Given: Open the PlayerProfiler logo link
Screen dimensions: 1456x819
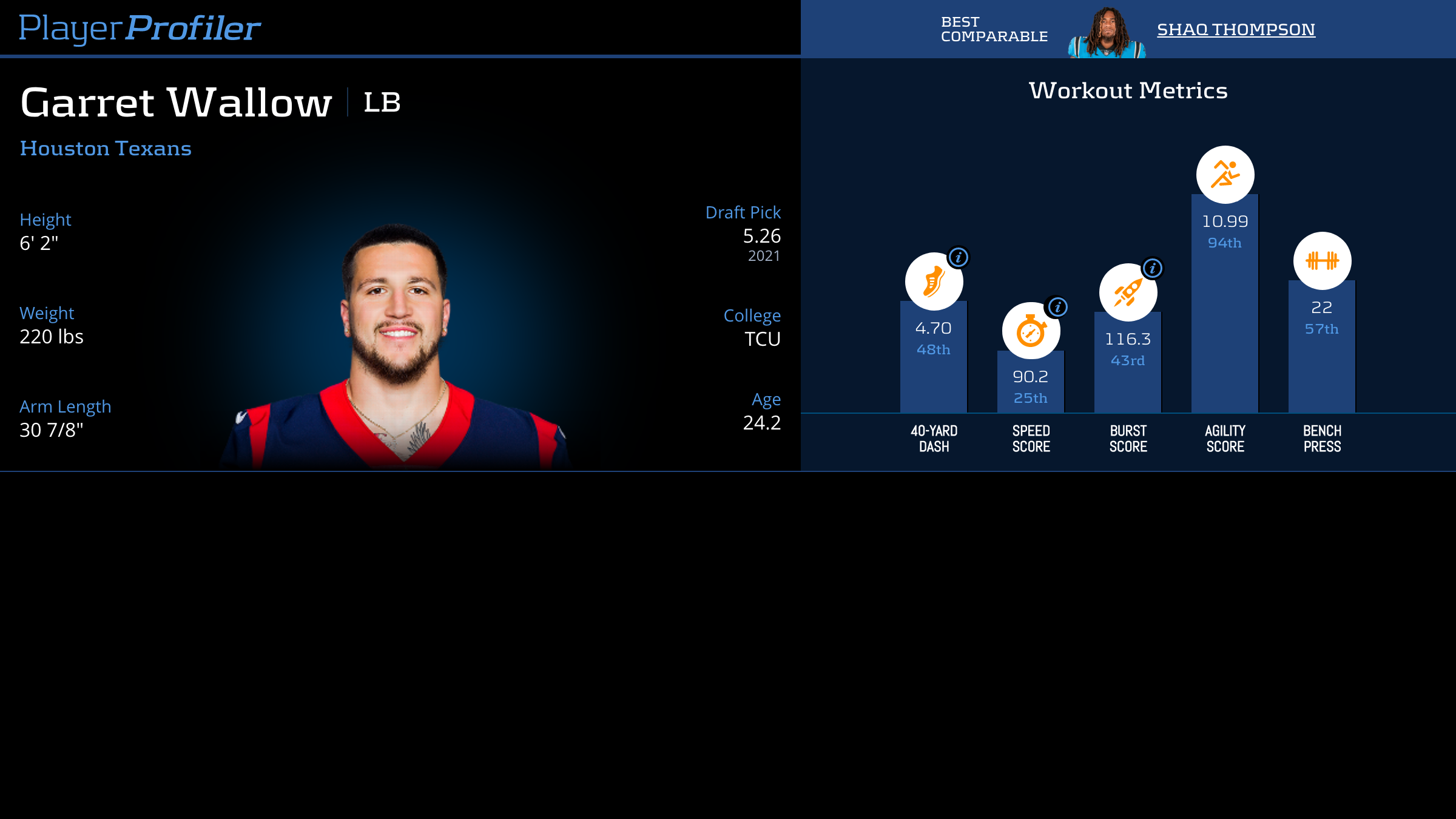Looking at the screenshot, I should click(140, 28).
